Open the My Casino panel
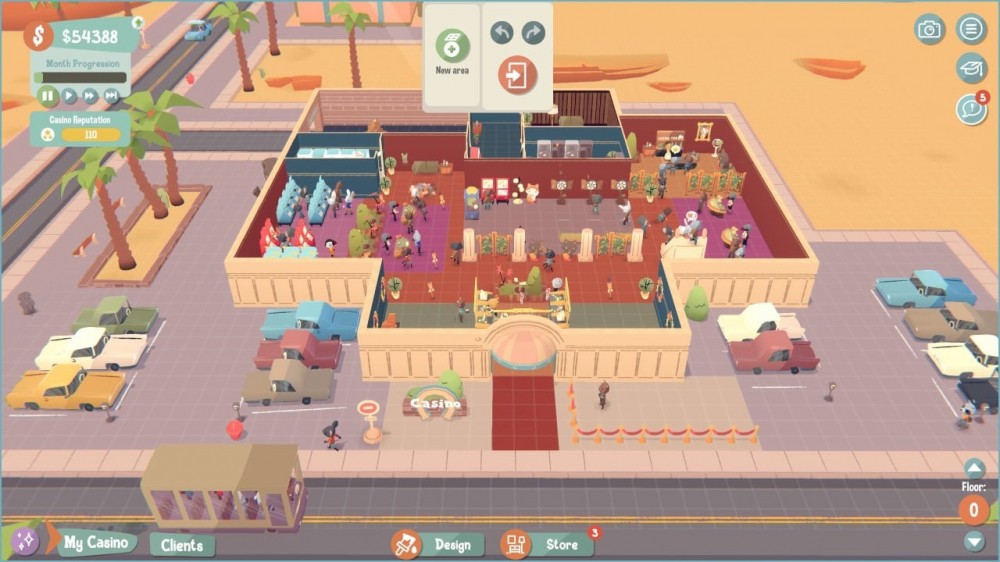Viewport: 1000px width, 562px height. pos(96,543)
